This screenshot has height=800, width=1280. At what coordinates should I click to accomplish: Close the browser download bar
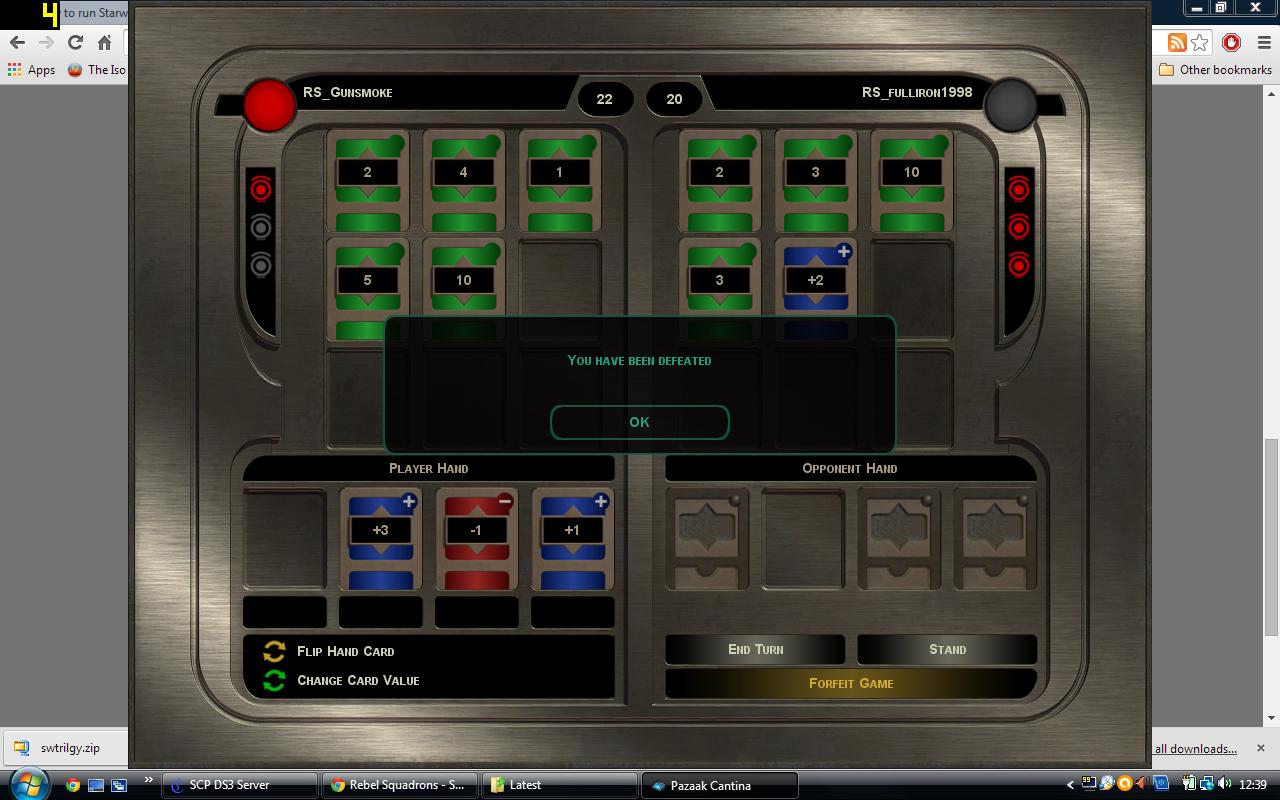(x=1260, y=748)
